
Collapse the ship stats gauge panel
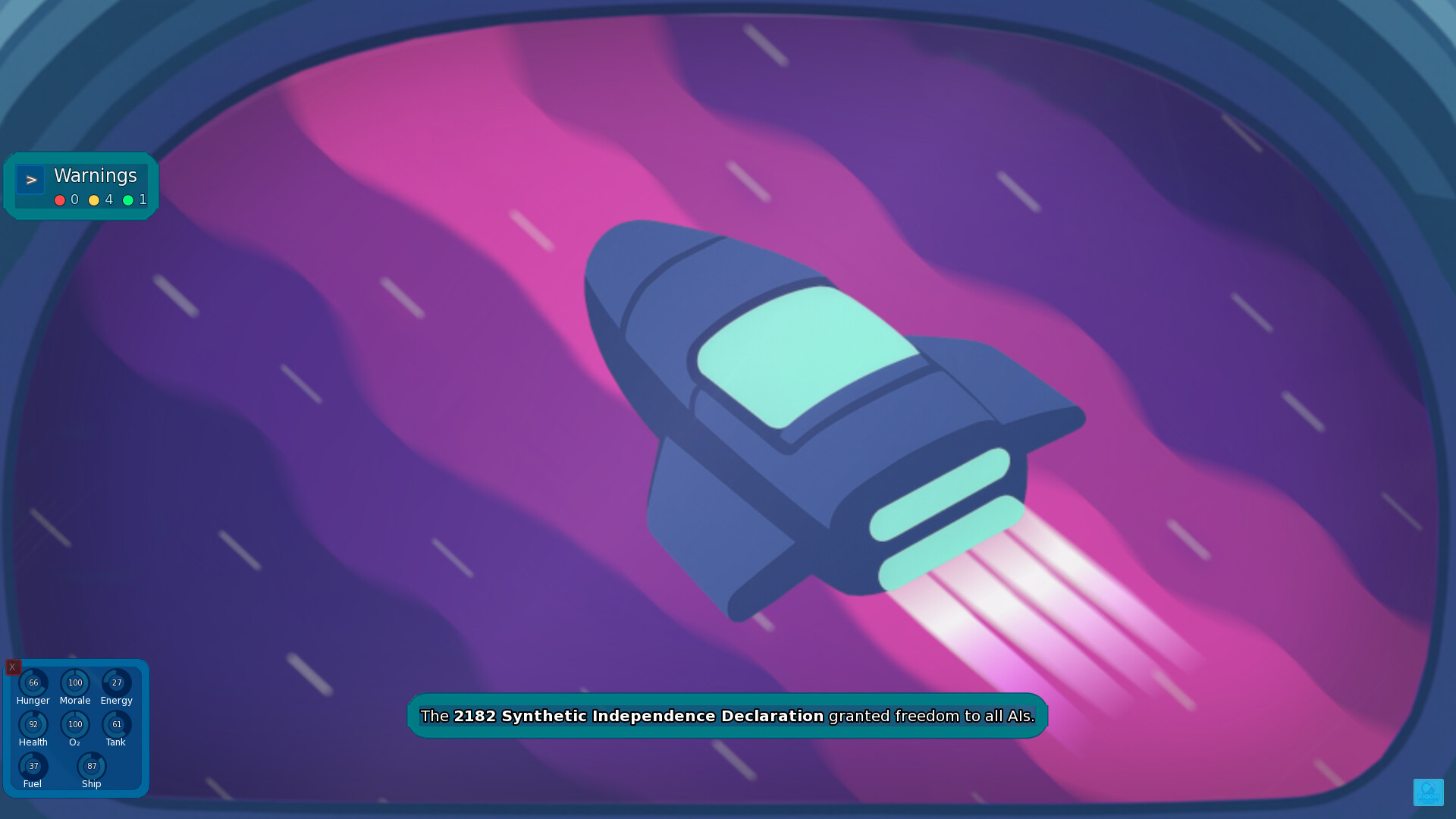point(13,667)
